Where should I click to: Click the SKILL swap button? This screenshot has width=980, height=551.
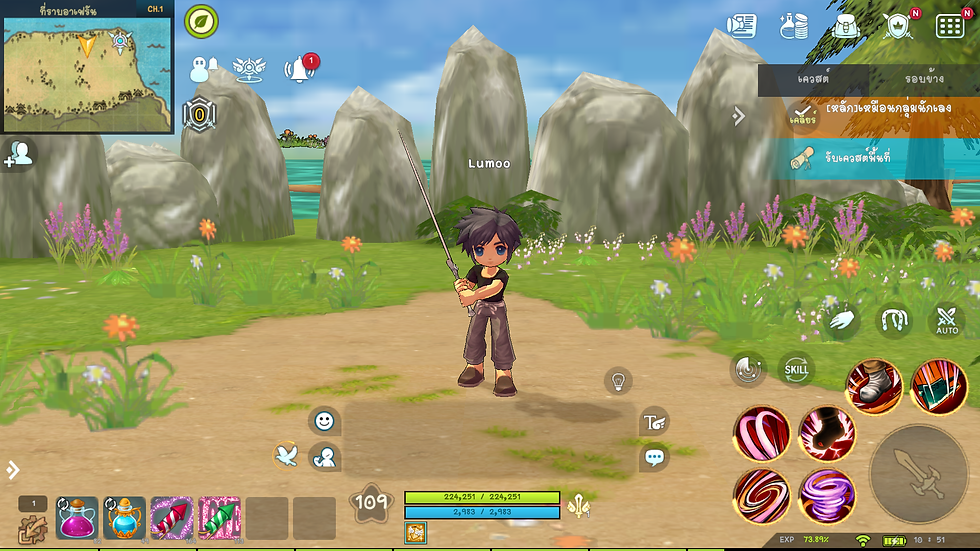pyautogui.click(x=796, y=369)
